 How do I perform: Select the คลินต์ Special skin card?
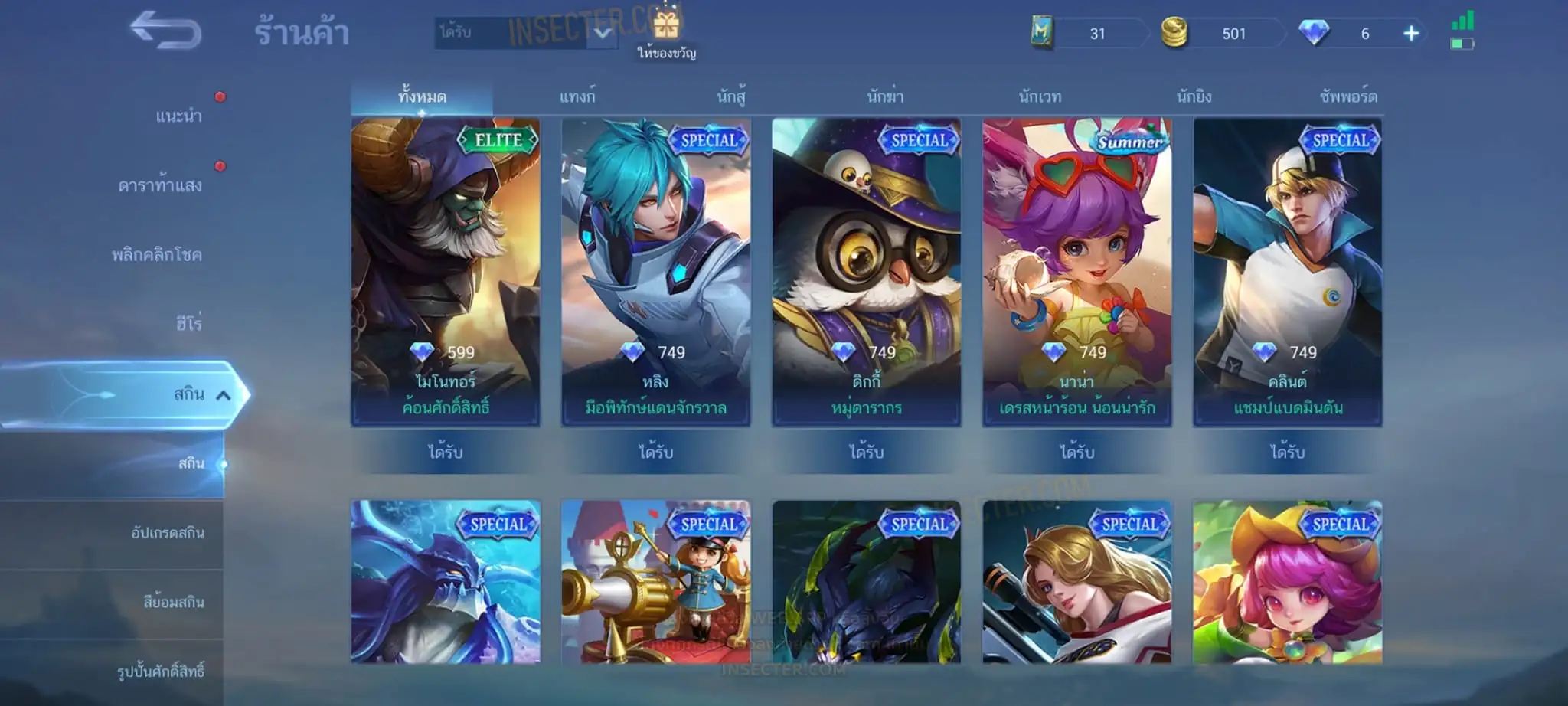coord(1287,272)
